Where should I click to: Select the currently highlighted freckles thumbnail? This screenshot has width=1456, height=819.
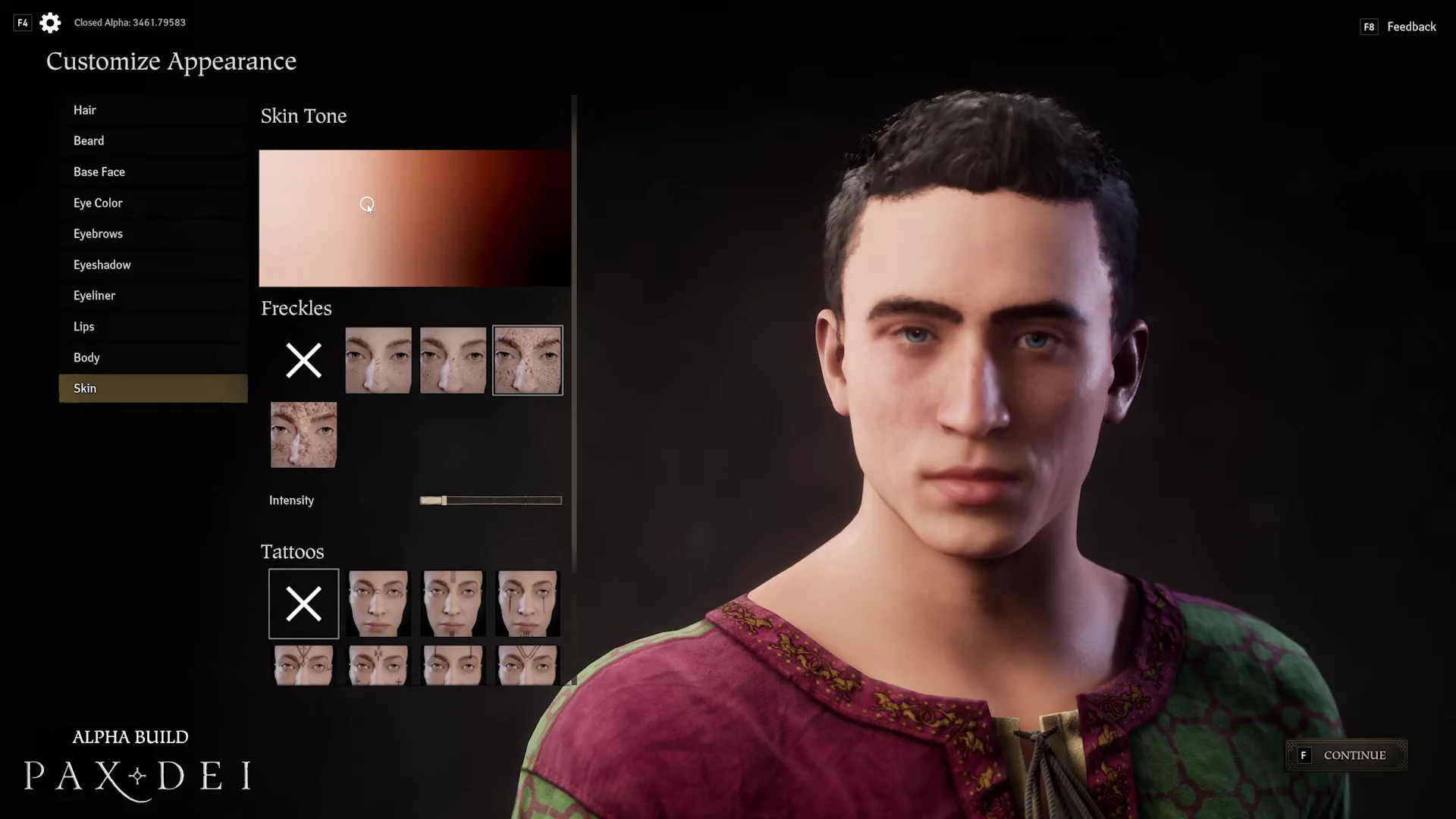point(528,360)
